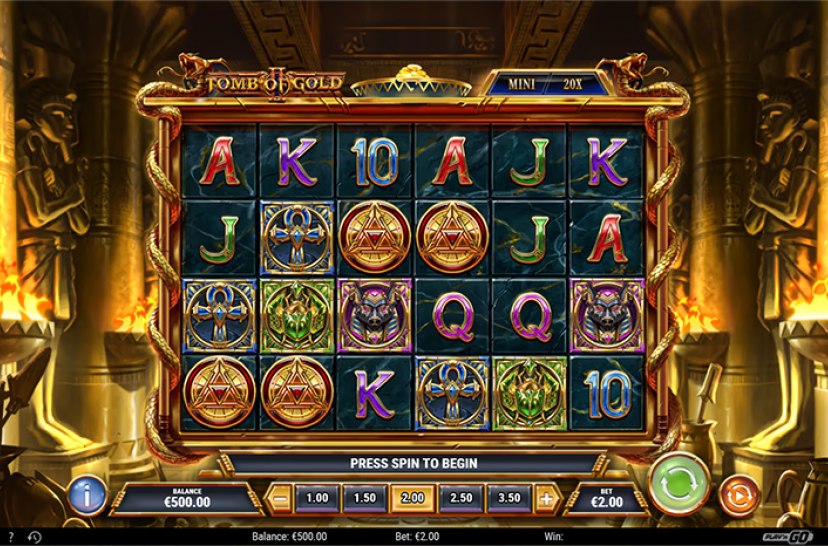Decrease the bet with the minus button

point(281,497)
